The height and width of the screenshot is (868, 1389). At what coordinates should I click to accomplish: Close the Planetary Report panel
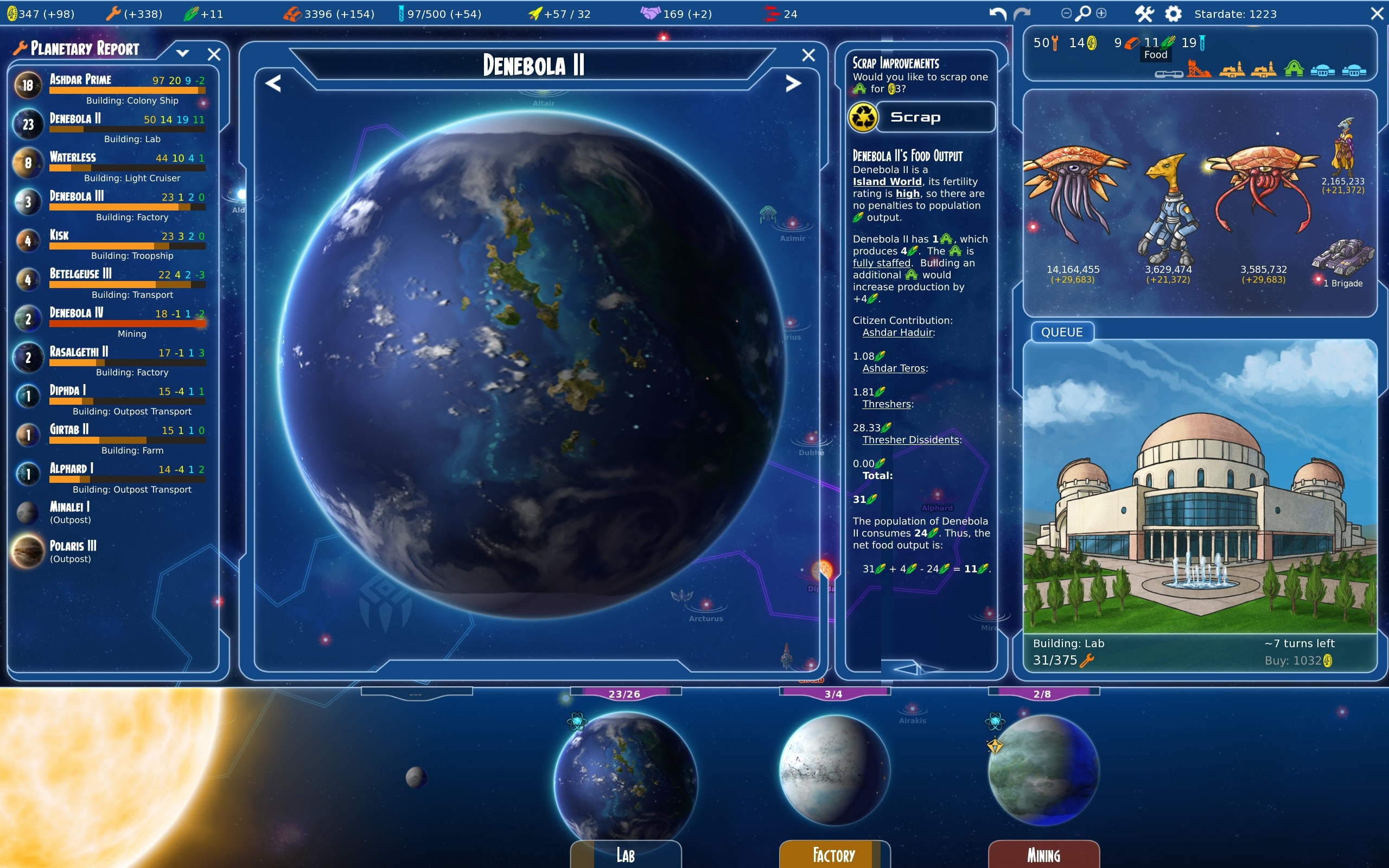pyautogui.click(x=214, y=54)
